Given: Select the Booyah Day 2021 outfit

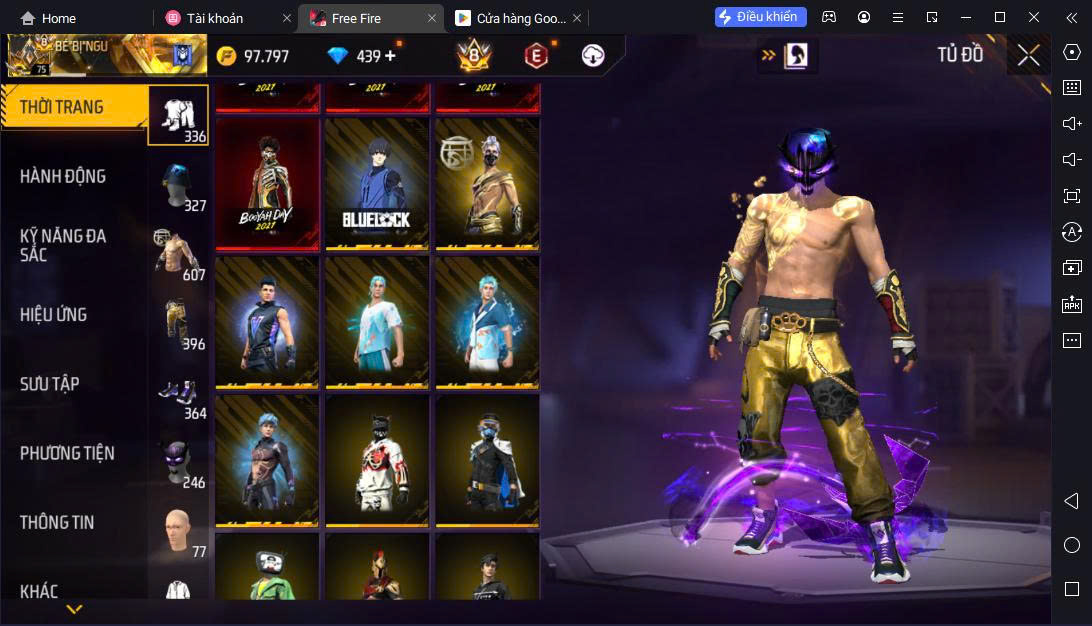Looking at the screenshot, I should click(x=268, y=183).
